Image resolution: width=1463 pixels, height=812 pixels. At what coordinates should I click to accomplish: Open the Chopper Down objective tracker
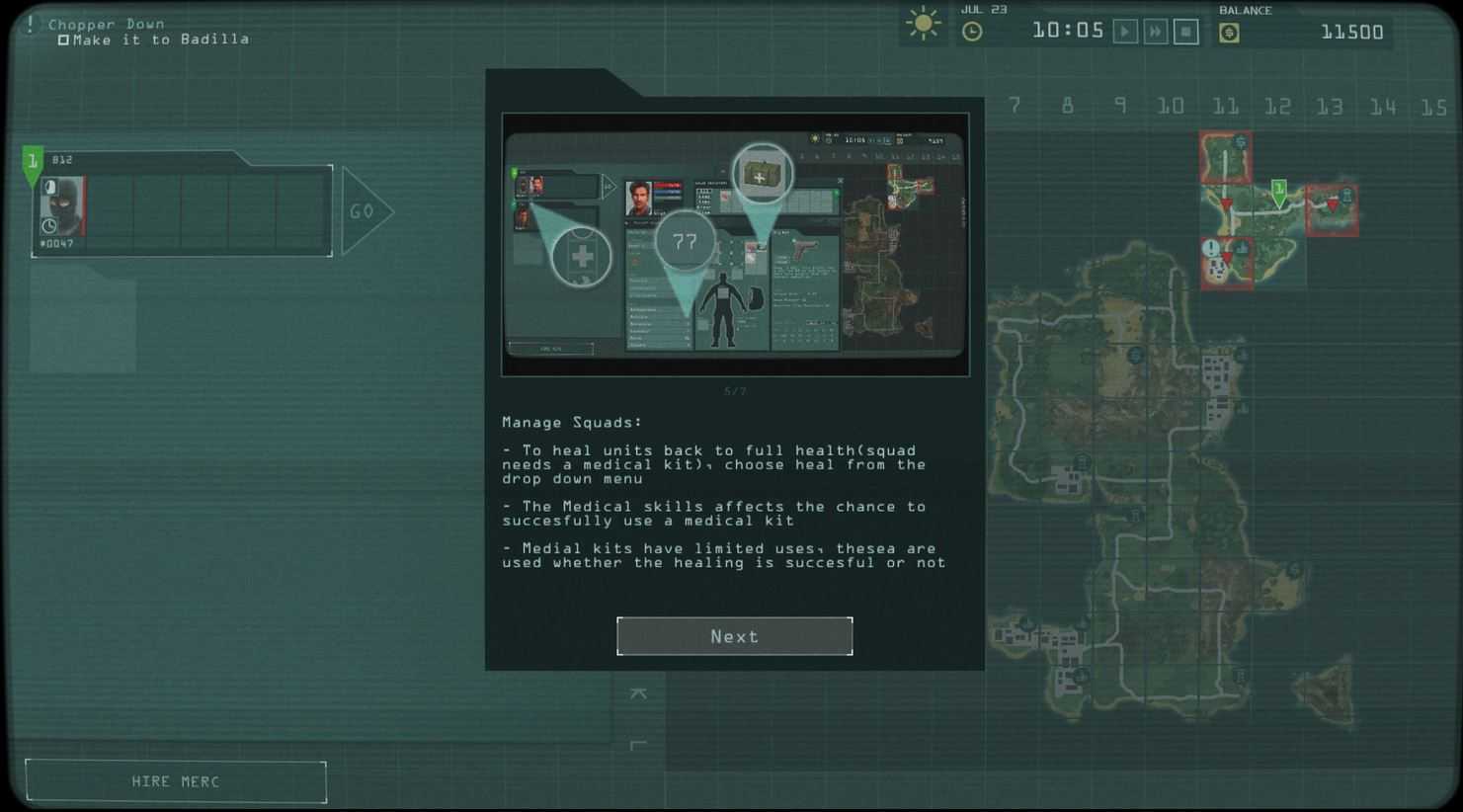coord(106,24)
